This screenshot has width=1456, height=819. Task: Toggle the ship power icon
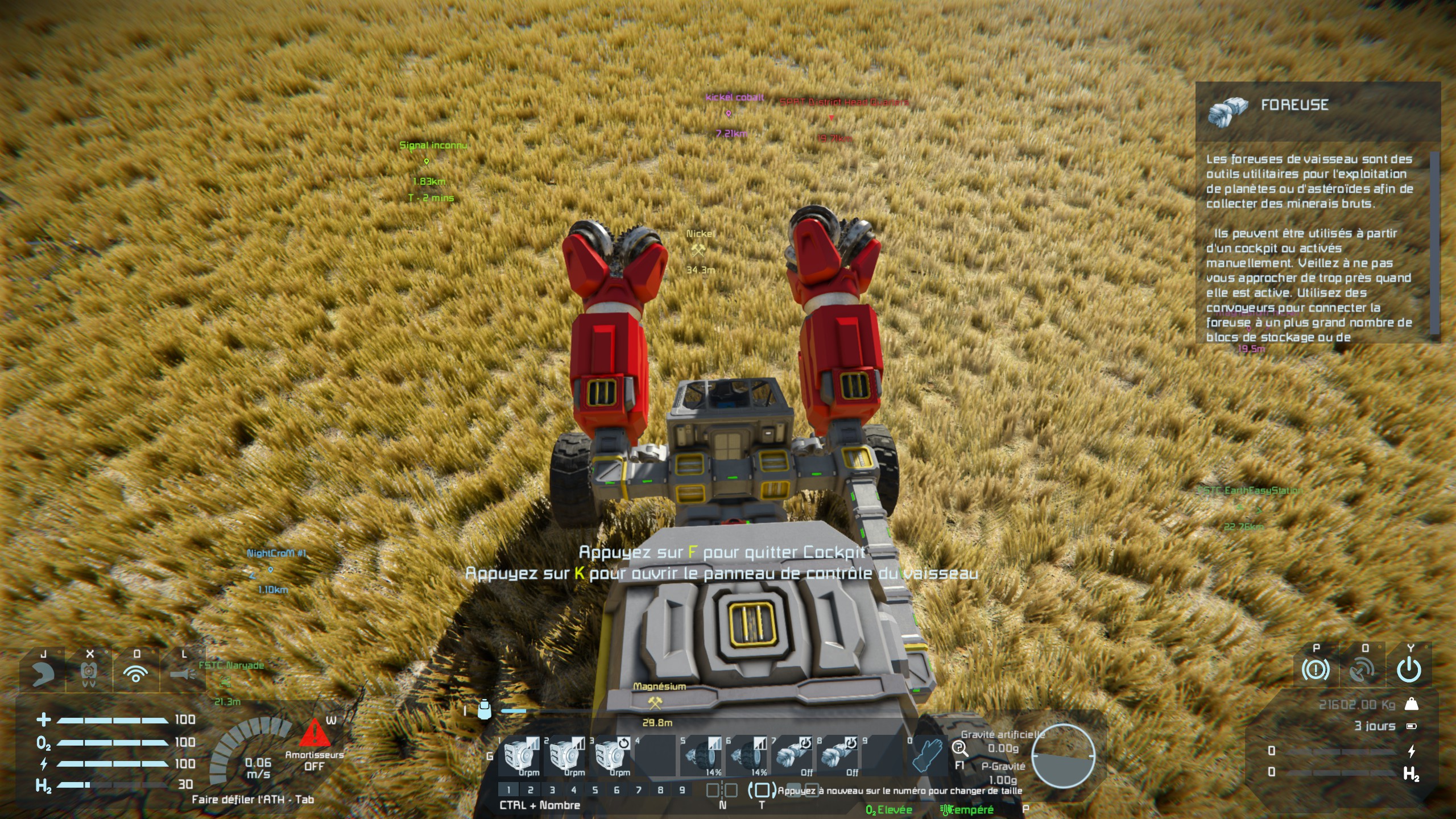pos(1410,671)
